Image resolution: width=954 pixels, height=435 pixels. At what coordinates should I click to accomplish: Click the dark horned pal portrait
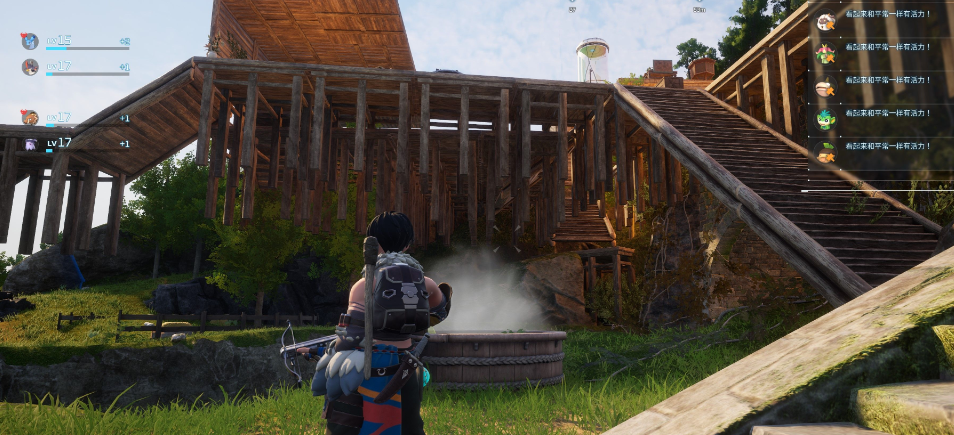(x=30, y=67)
